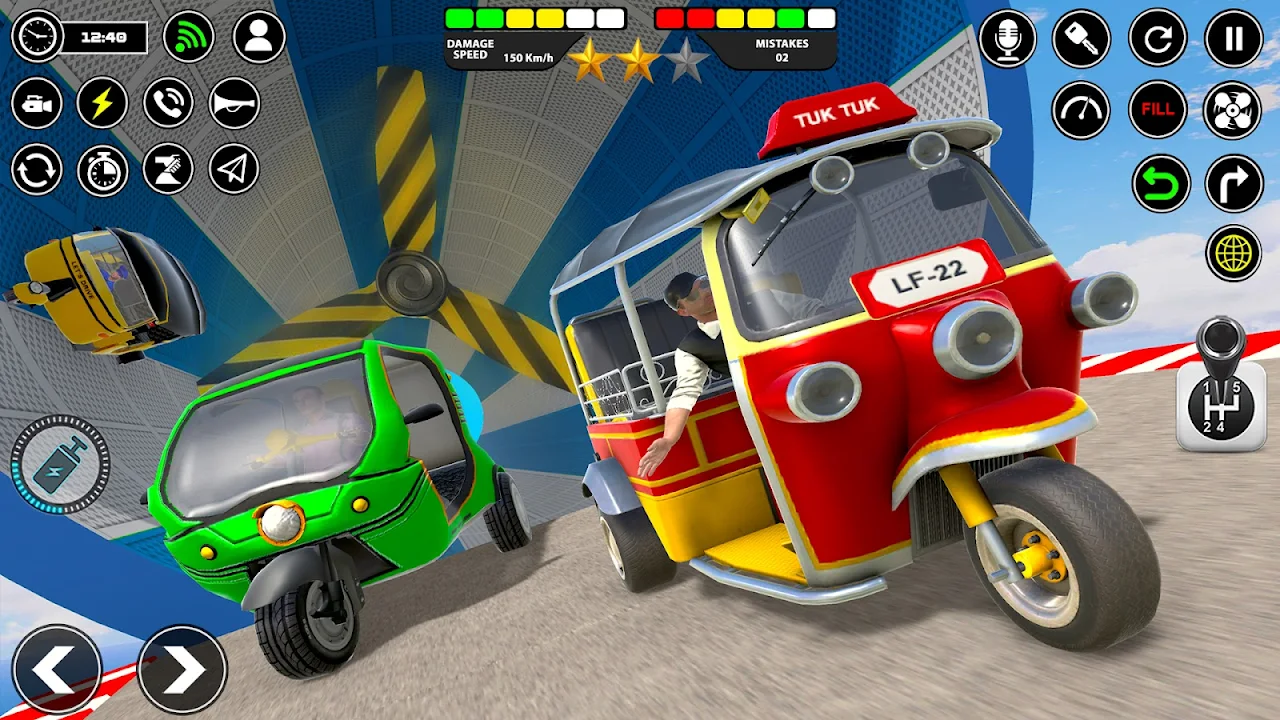Open the speedometer gauge button
Viewport: 1280px width, 720px height.
click(x=1081, y=110)
